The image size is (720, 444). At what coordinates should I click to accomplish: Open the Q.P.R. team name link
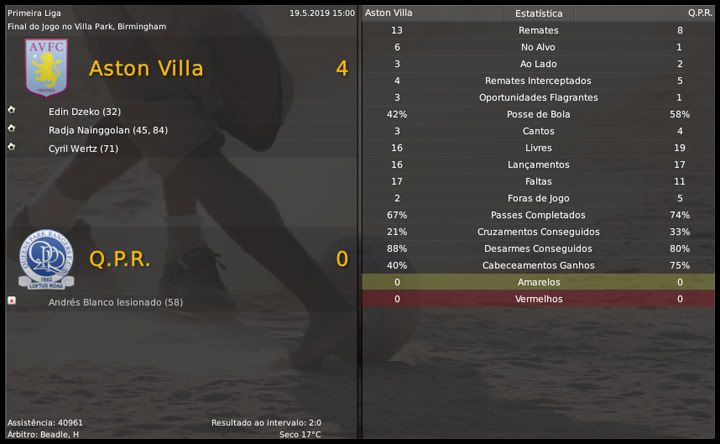(x=120, y=259)
